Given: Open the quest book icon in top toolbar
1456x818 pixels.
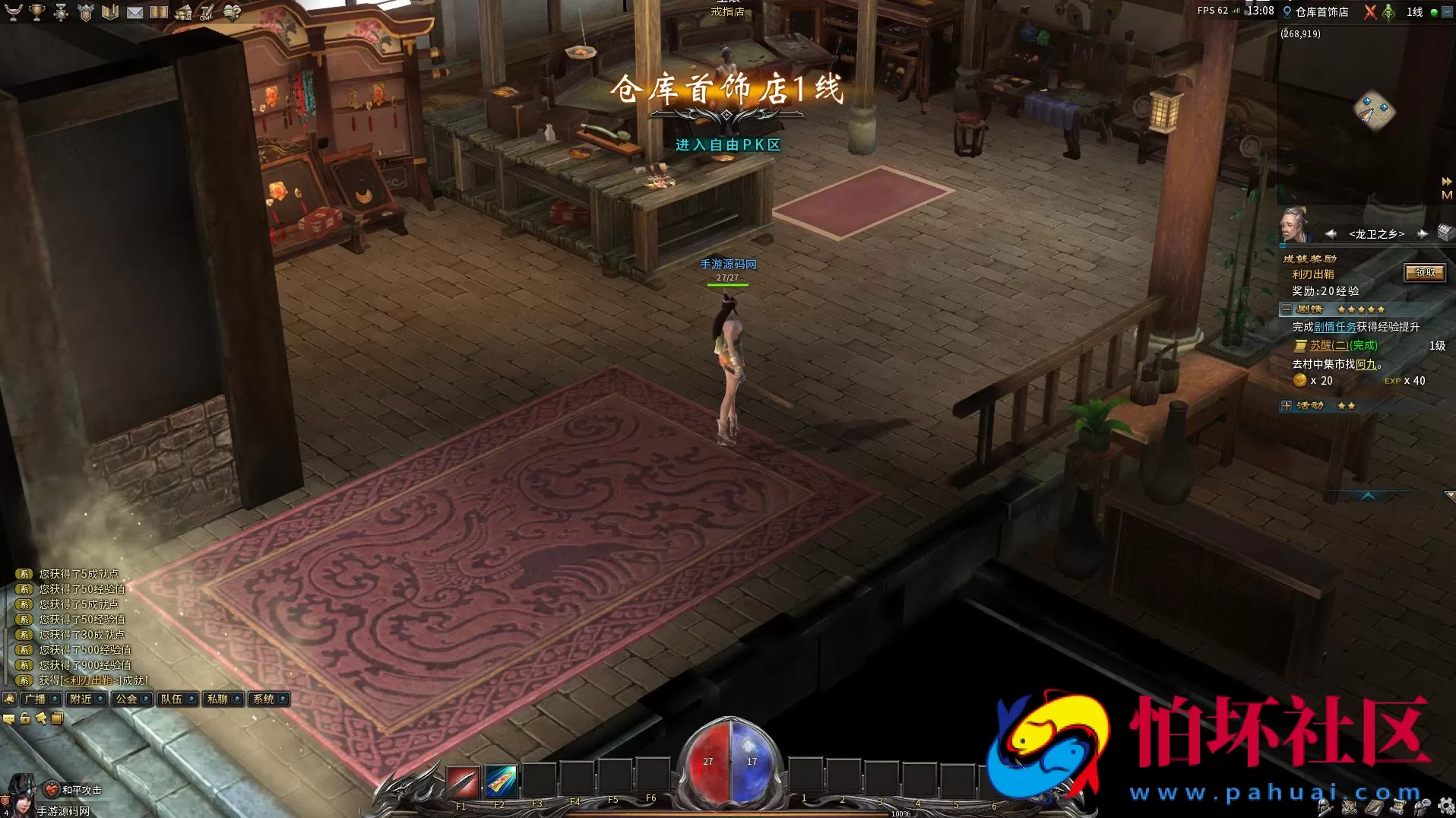Looking at the screenshot, I should tap(110, 12).
